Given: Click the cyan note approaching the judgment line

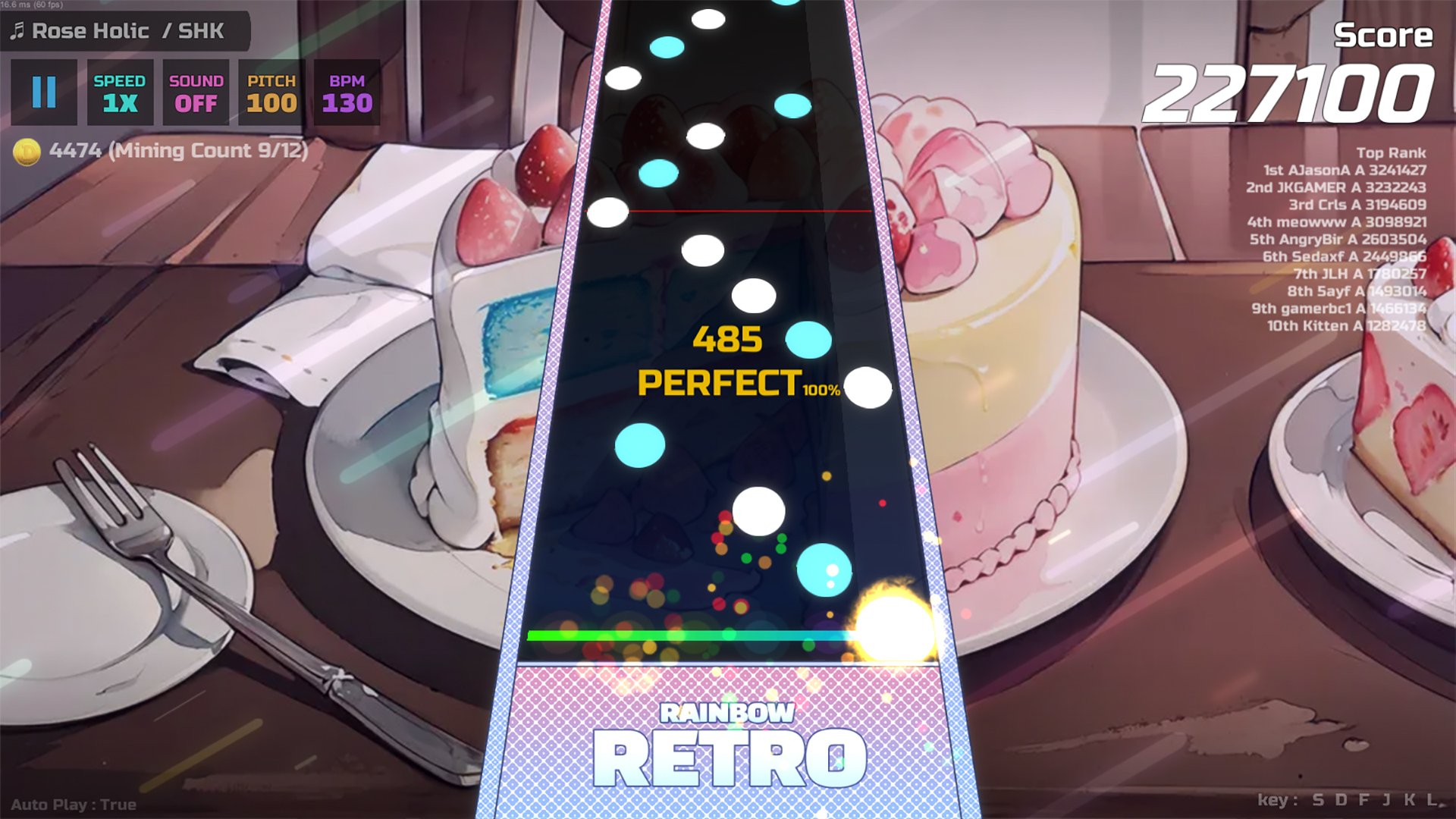Looking at the screenshot, I should 827,570.
